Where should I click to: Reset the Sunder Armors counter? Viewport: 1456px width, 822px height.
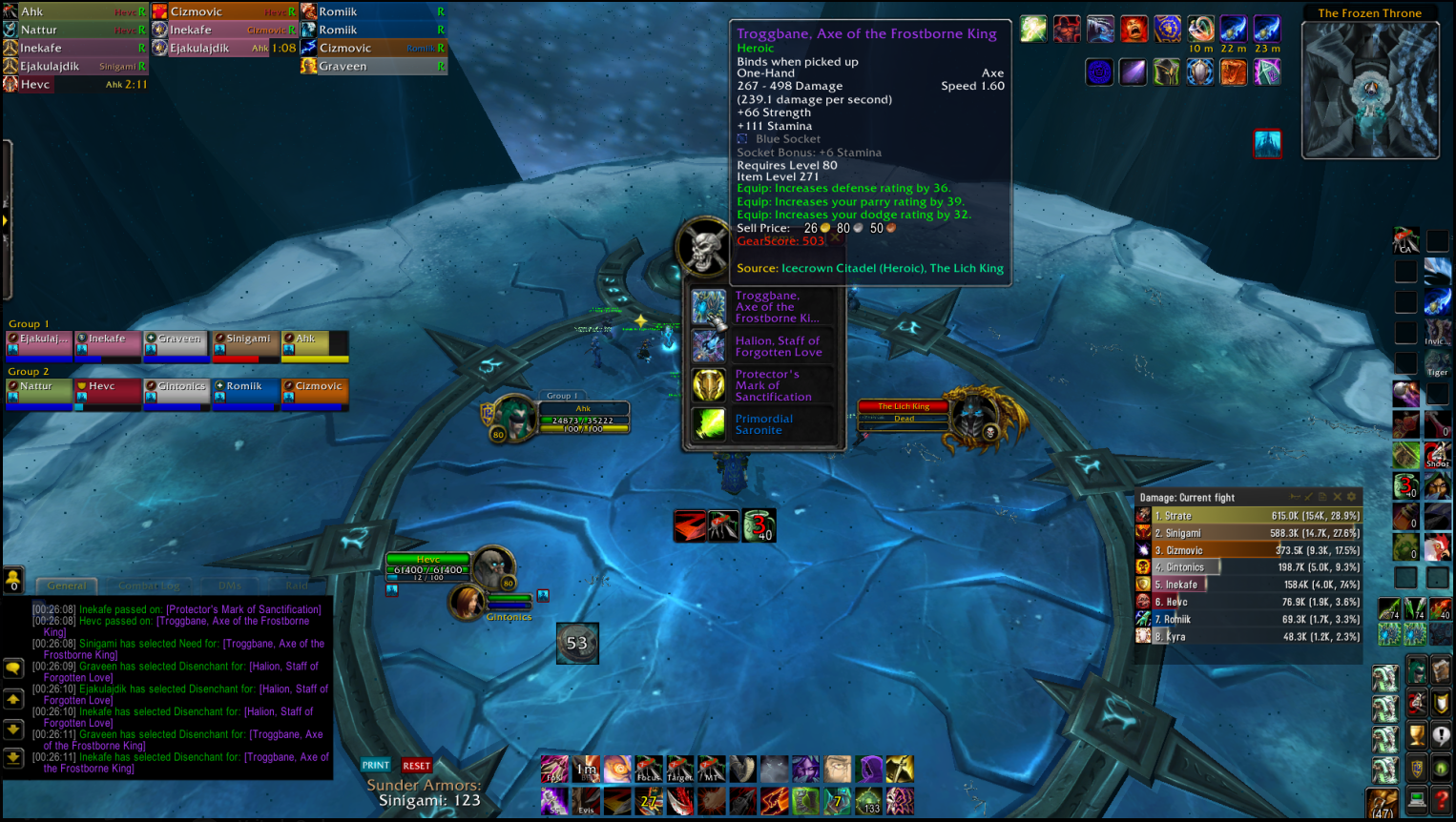416,765
